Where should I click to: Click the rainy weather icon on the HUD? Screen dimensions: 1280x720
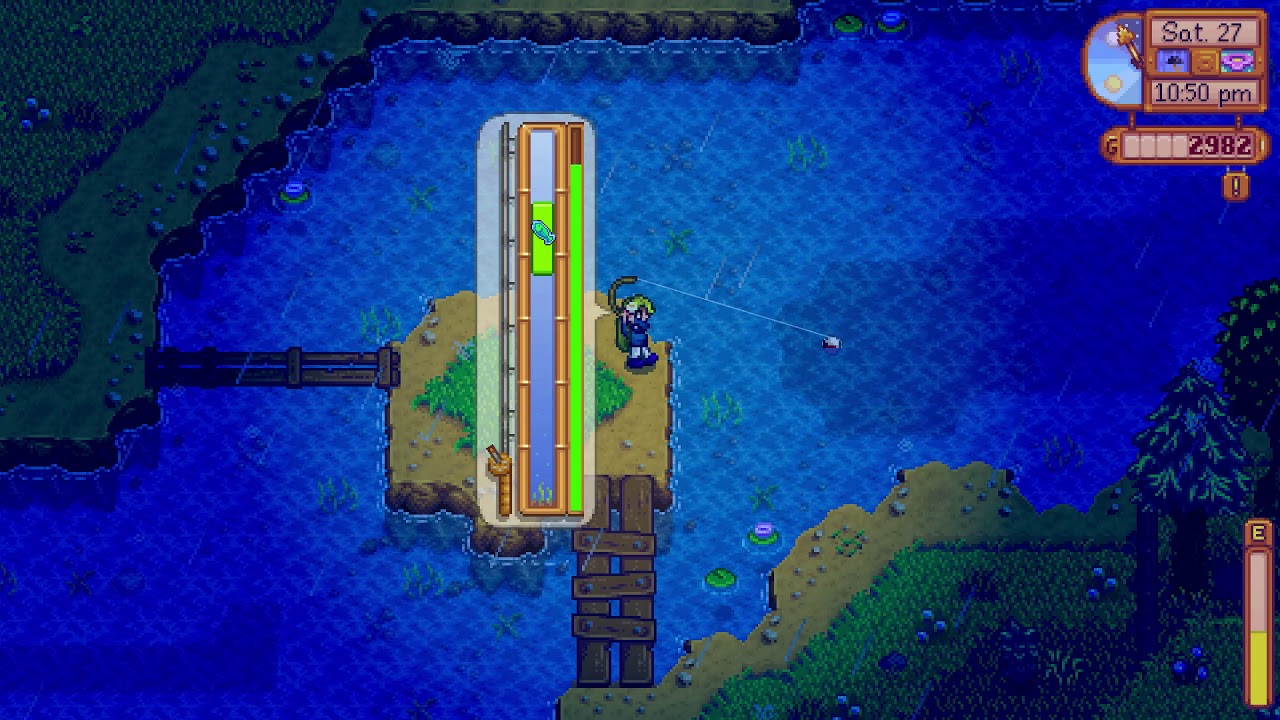1175,61
